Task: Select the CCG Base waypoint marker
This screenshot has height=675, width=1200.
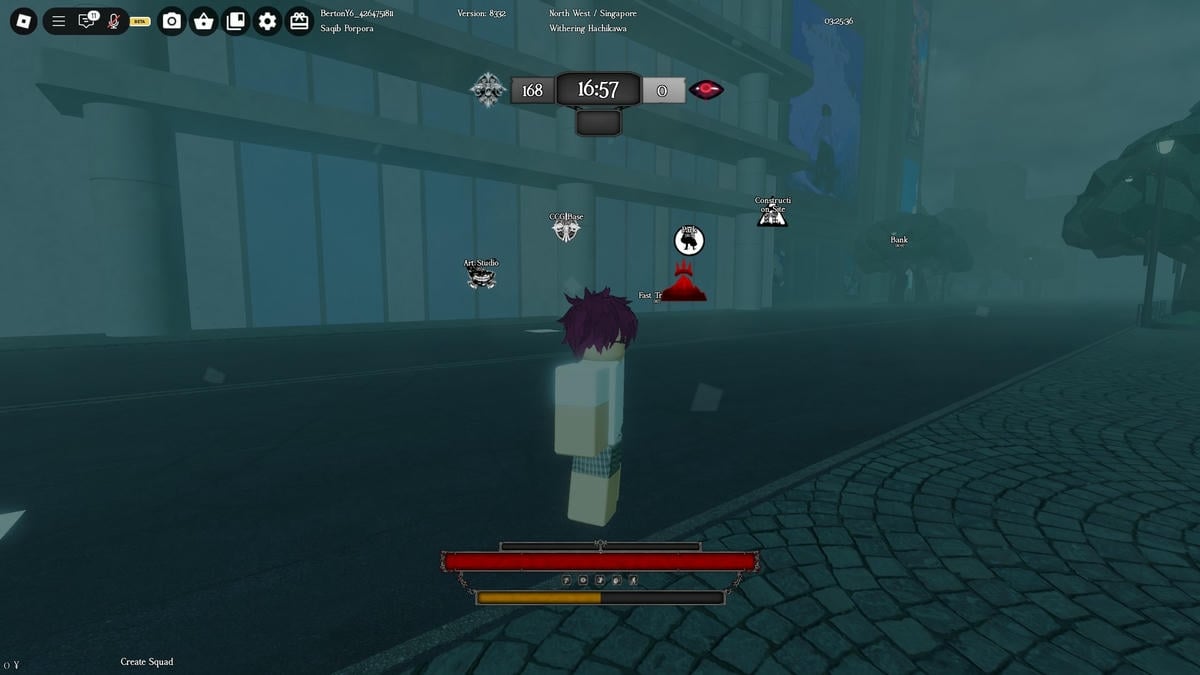Action: [x=566, y=230]
